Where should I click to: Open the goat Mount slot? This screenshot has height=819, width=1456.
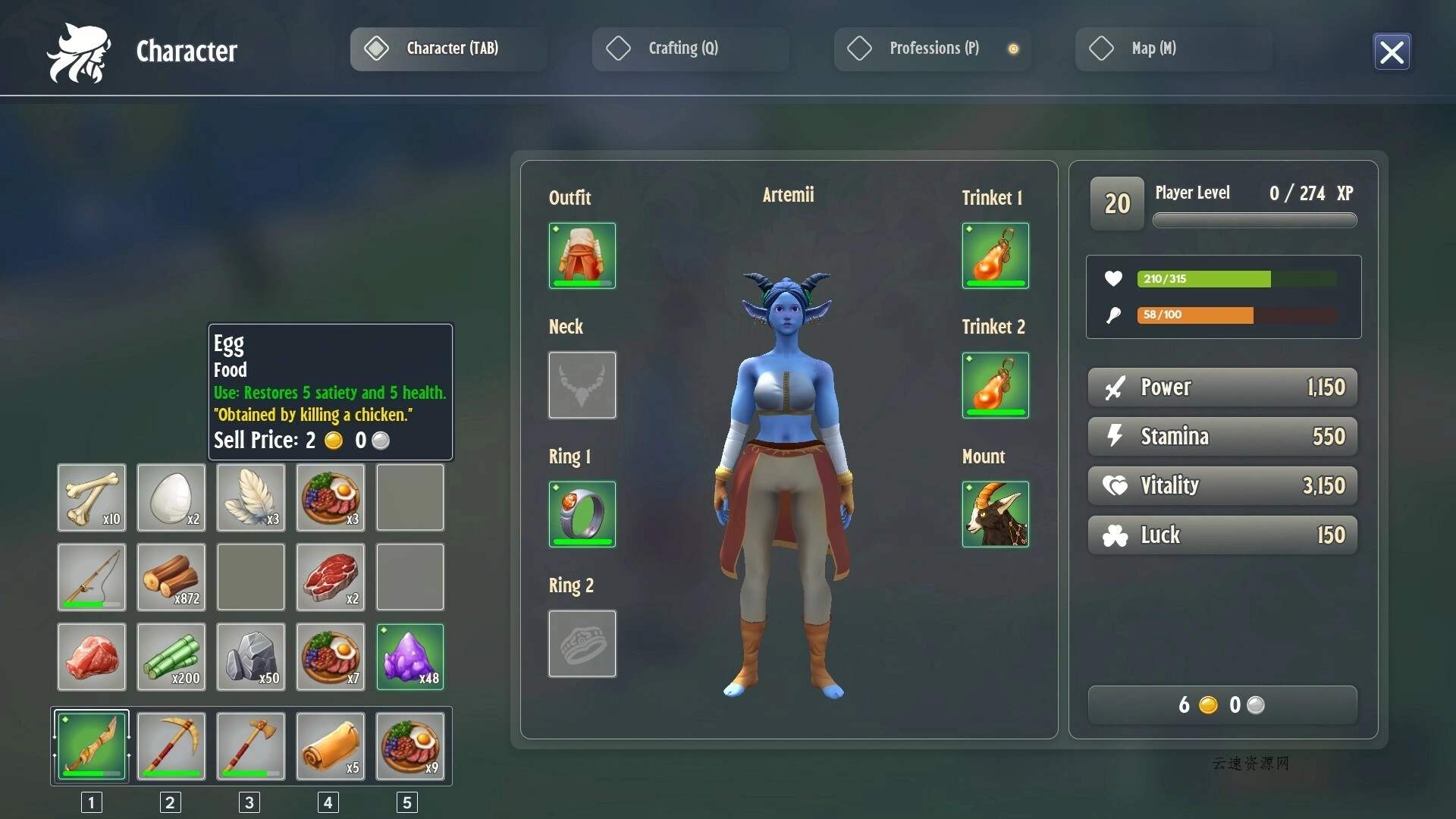point(995,514)
